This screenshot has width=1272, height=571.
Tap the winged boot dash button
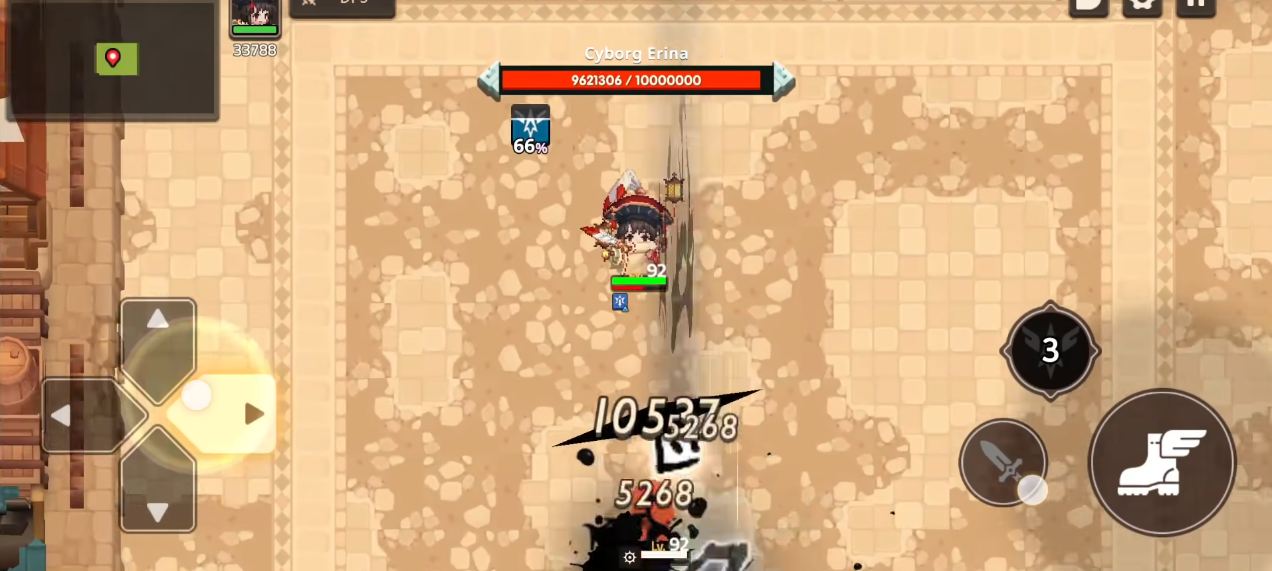click(x=1162, y=462)
